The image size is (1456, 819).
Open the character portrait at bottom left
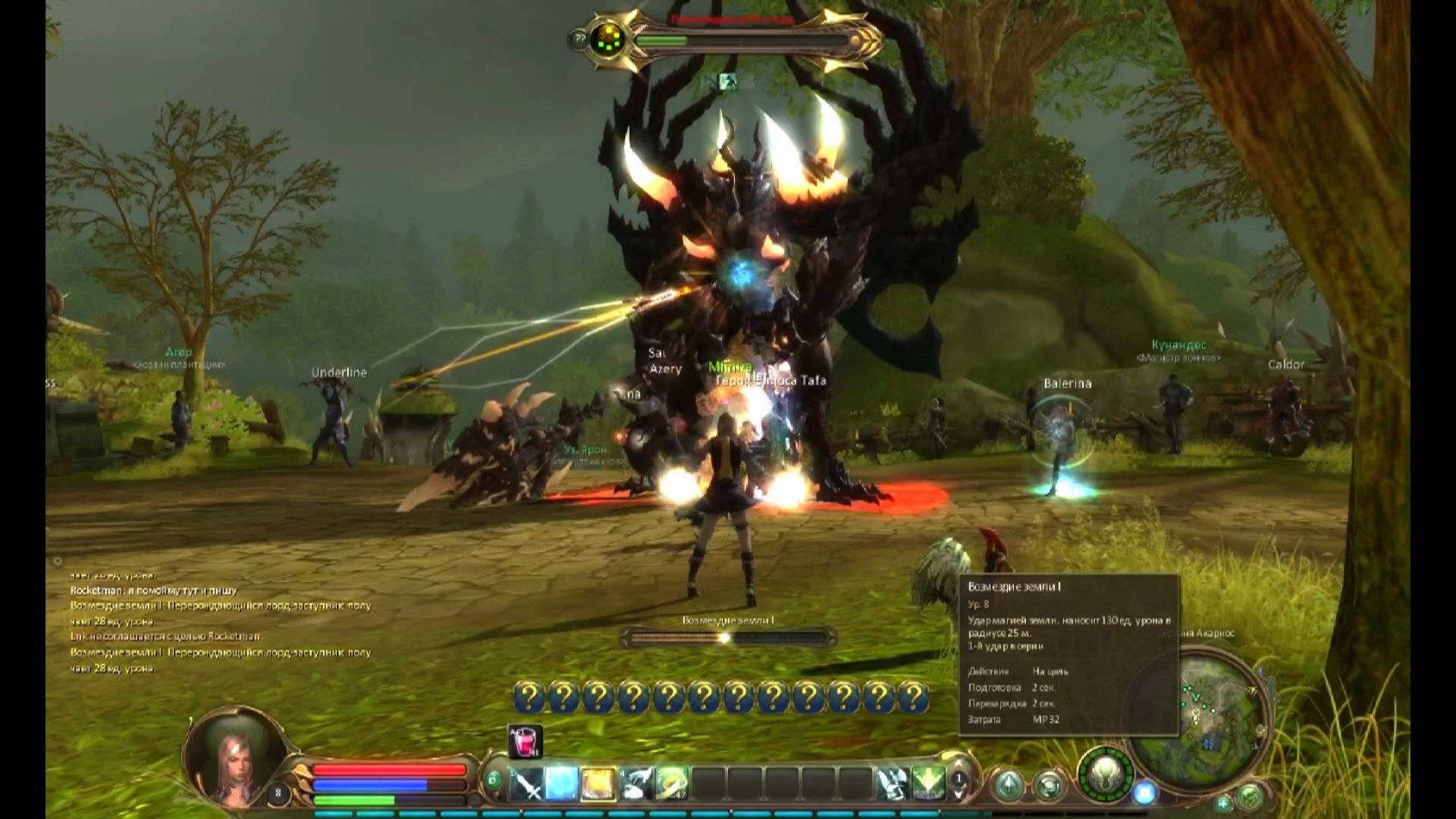(233, 760)
